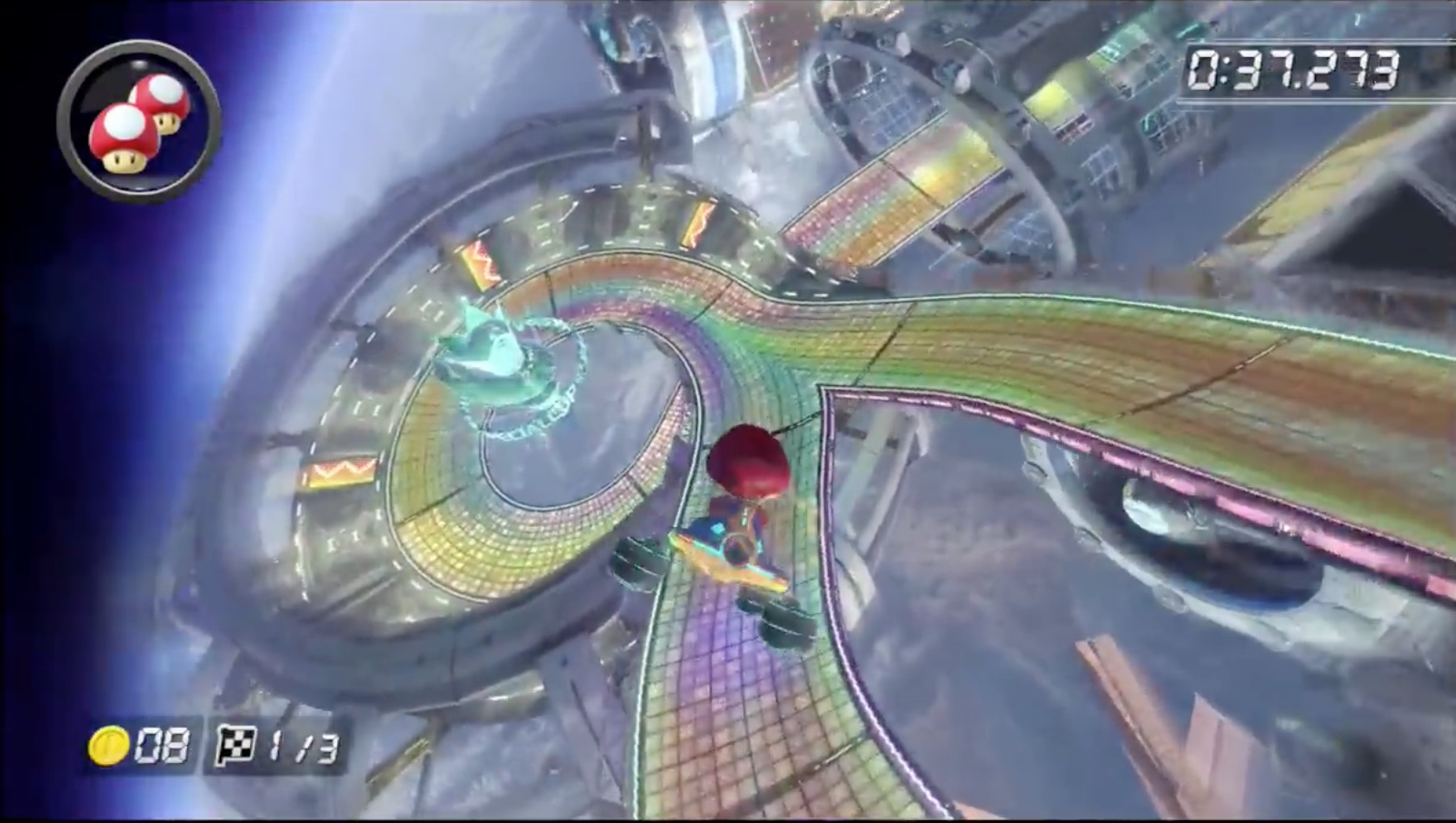Select the yellow coin icon in the HUD
This screenshot has width=1456, height=823.
click(109, 747)
